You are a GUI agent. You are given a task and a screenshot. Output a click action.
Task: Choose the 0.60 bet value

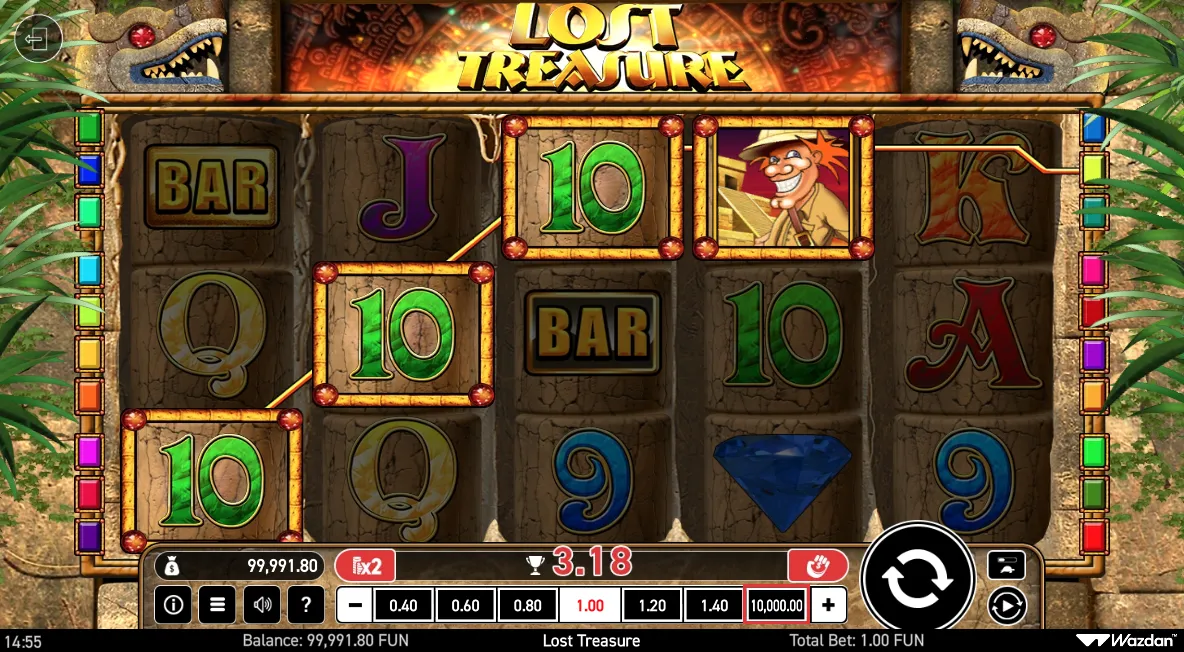tap(465, 605)
